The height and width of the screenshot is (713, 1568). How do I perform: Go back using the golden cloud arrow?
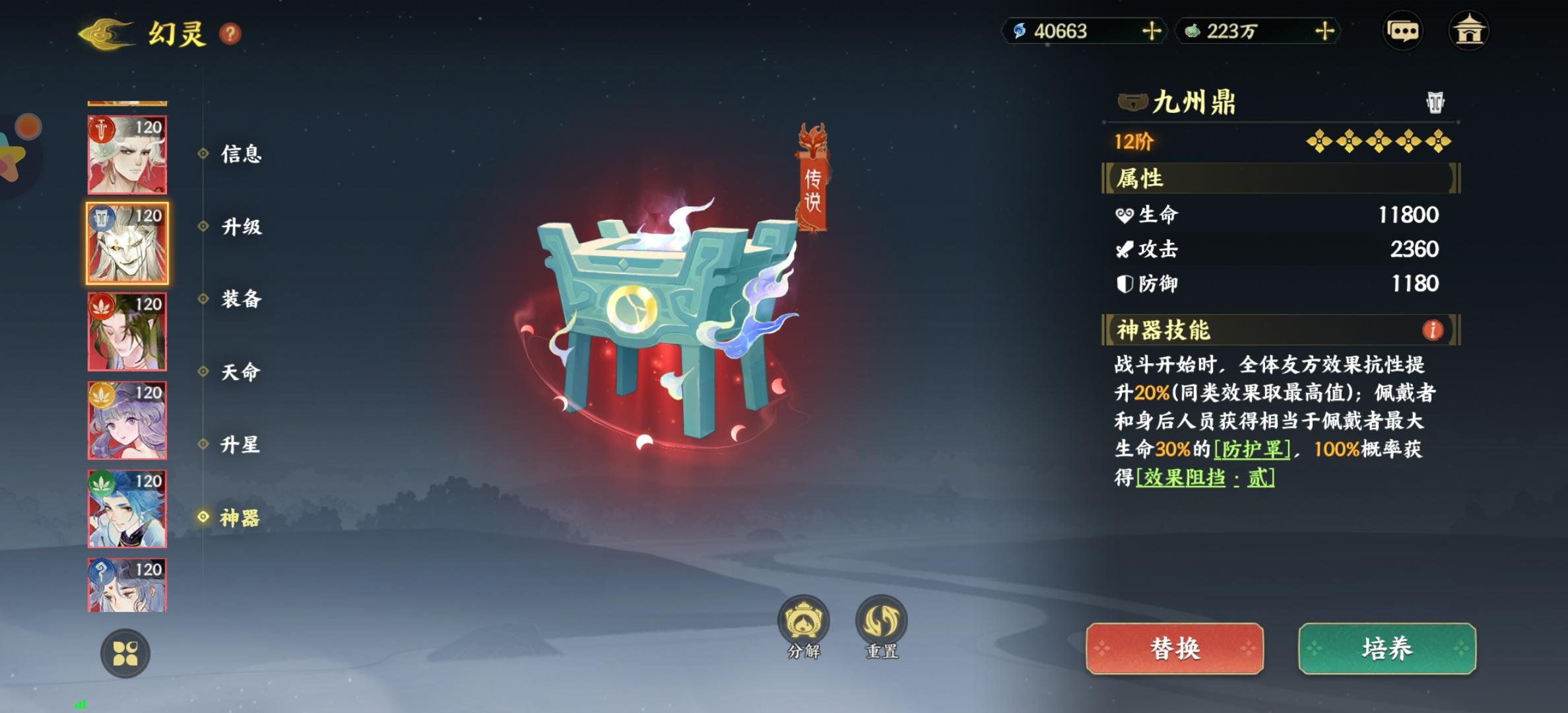tap(106, 33)
